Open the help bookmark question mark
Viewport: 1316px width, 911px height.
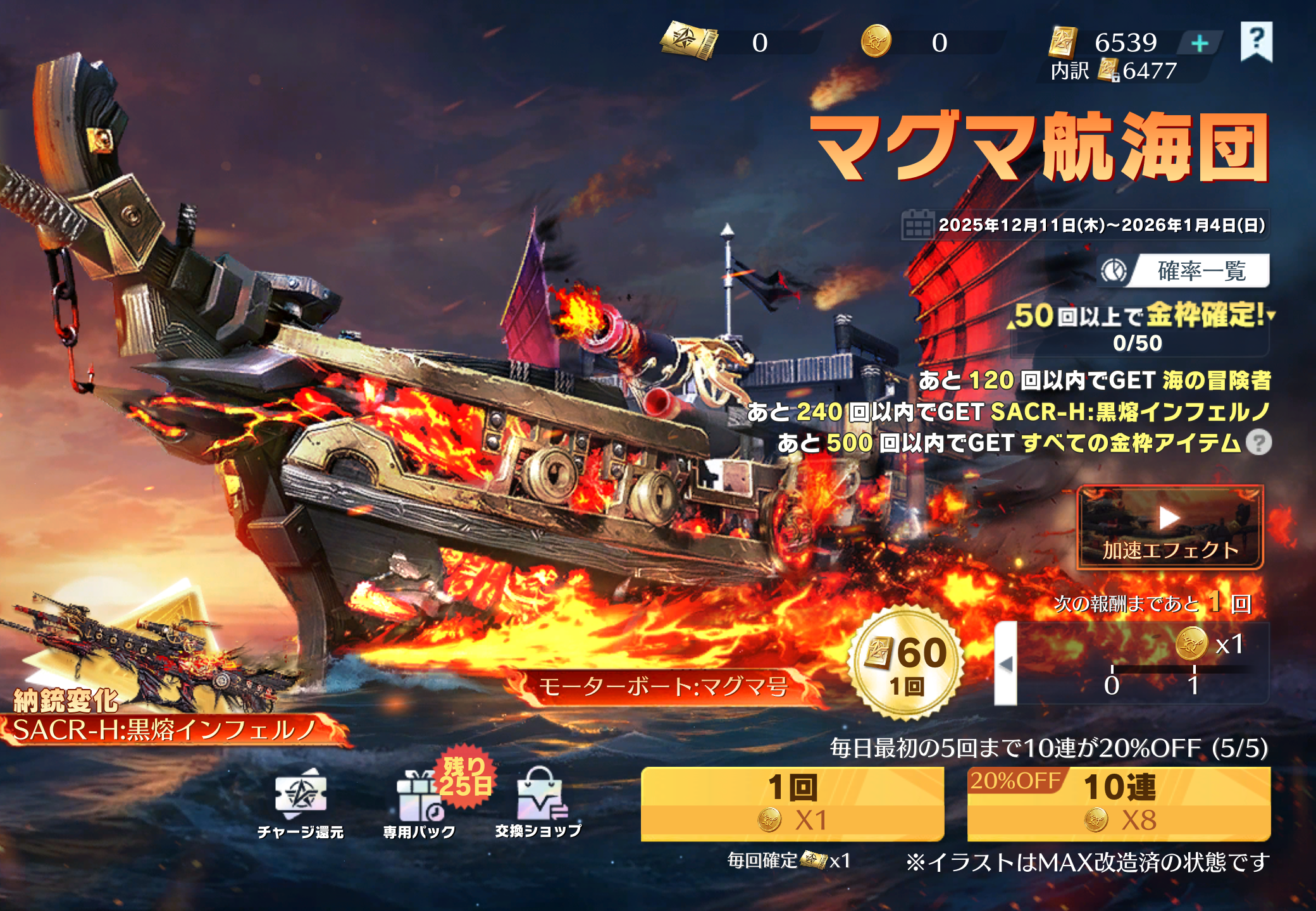click(1256, 40)
